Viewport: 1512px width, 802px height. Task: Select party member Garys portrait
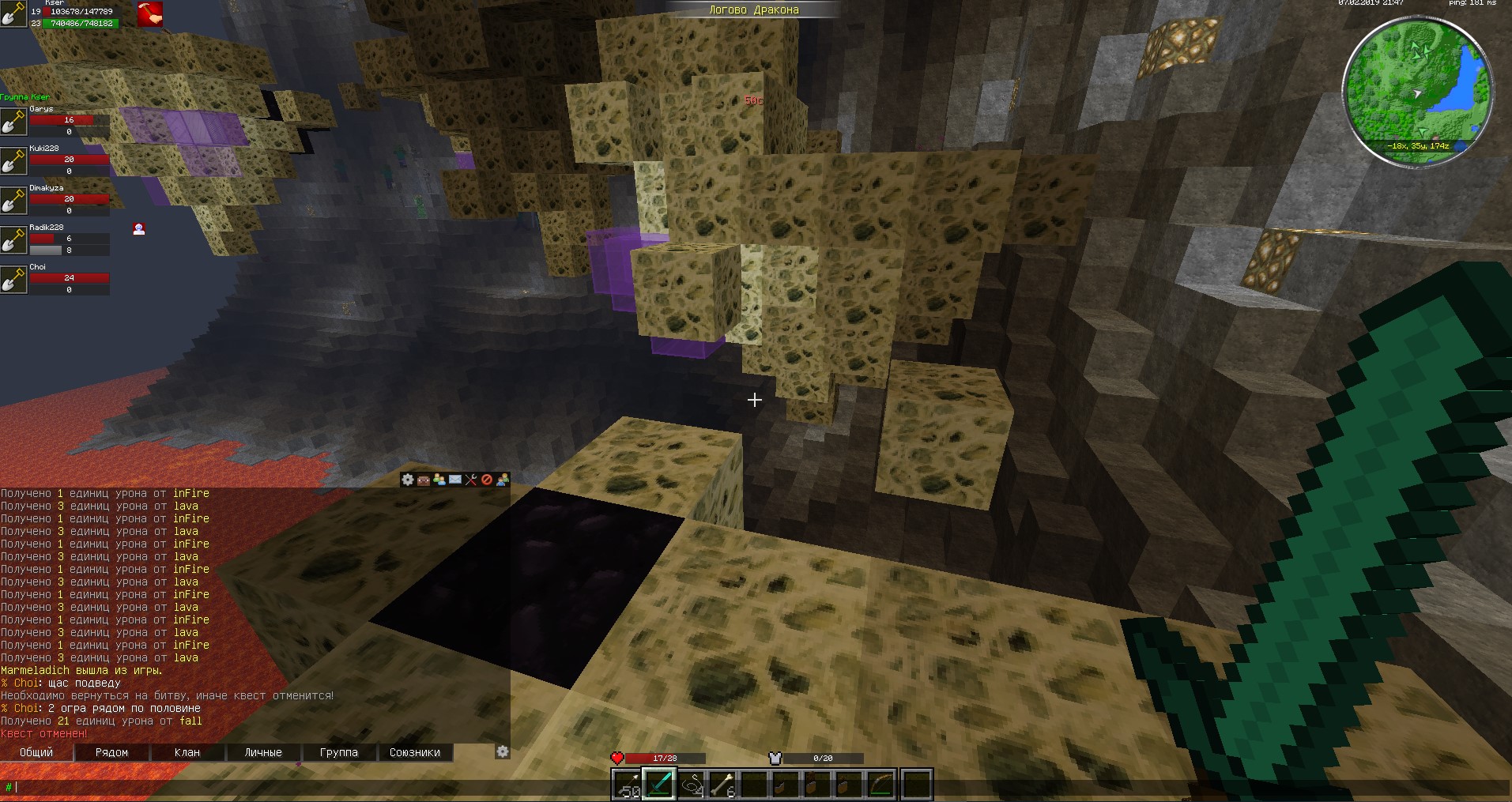13,121
